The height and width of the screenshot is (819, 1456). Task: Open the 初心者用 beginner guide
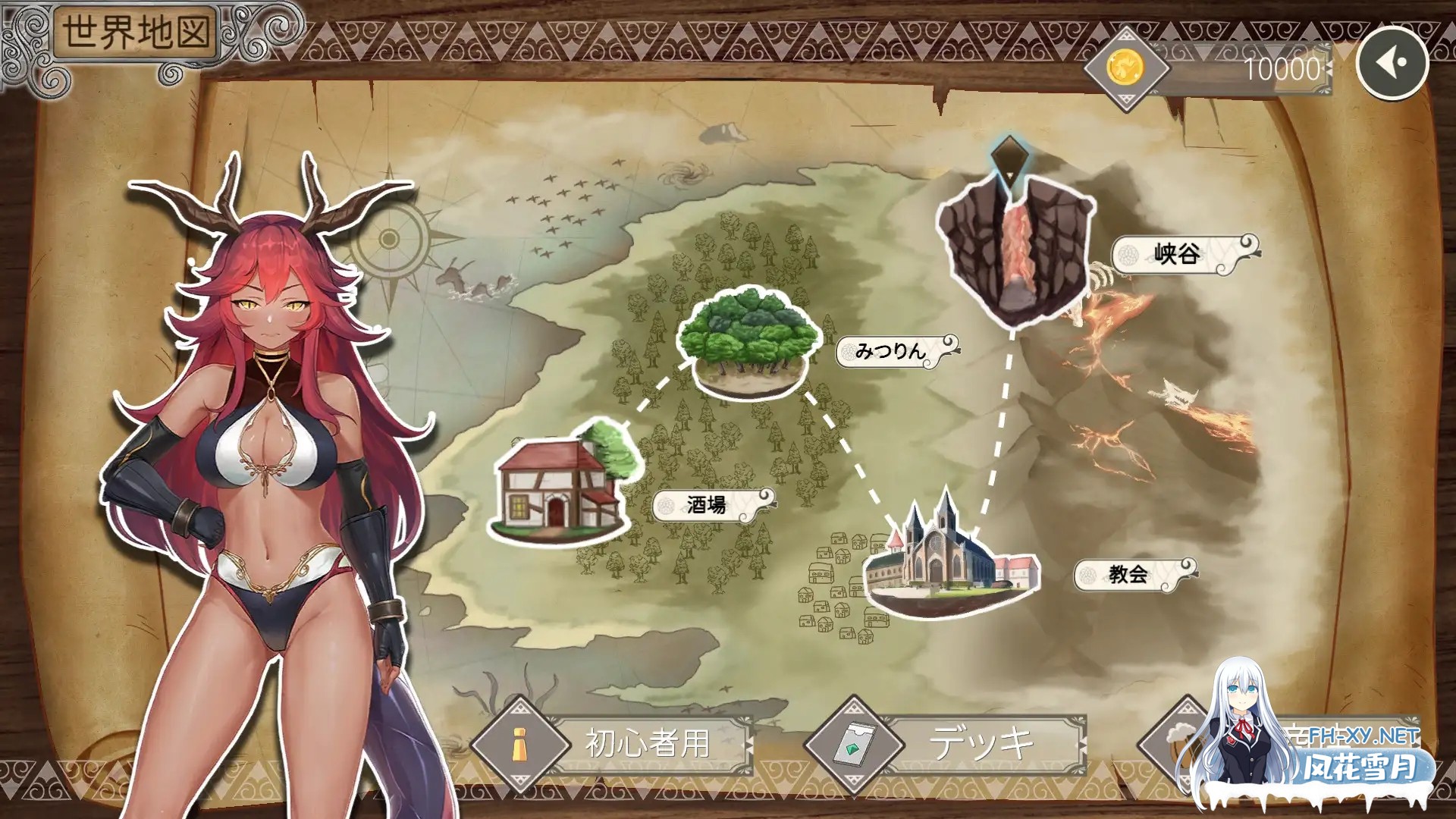[614, 743]
